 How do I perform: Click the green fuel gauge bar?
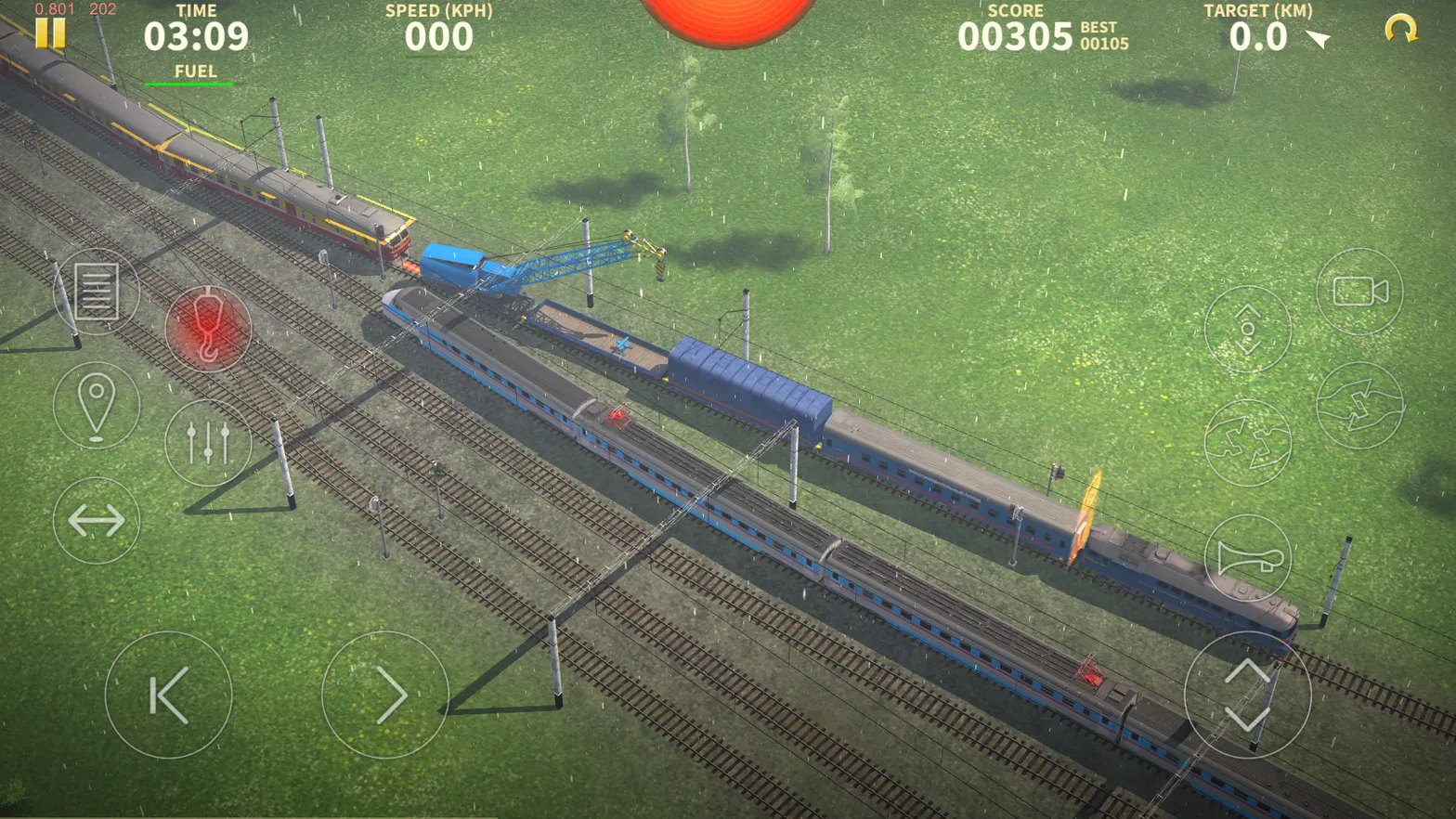(190, 83)
